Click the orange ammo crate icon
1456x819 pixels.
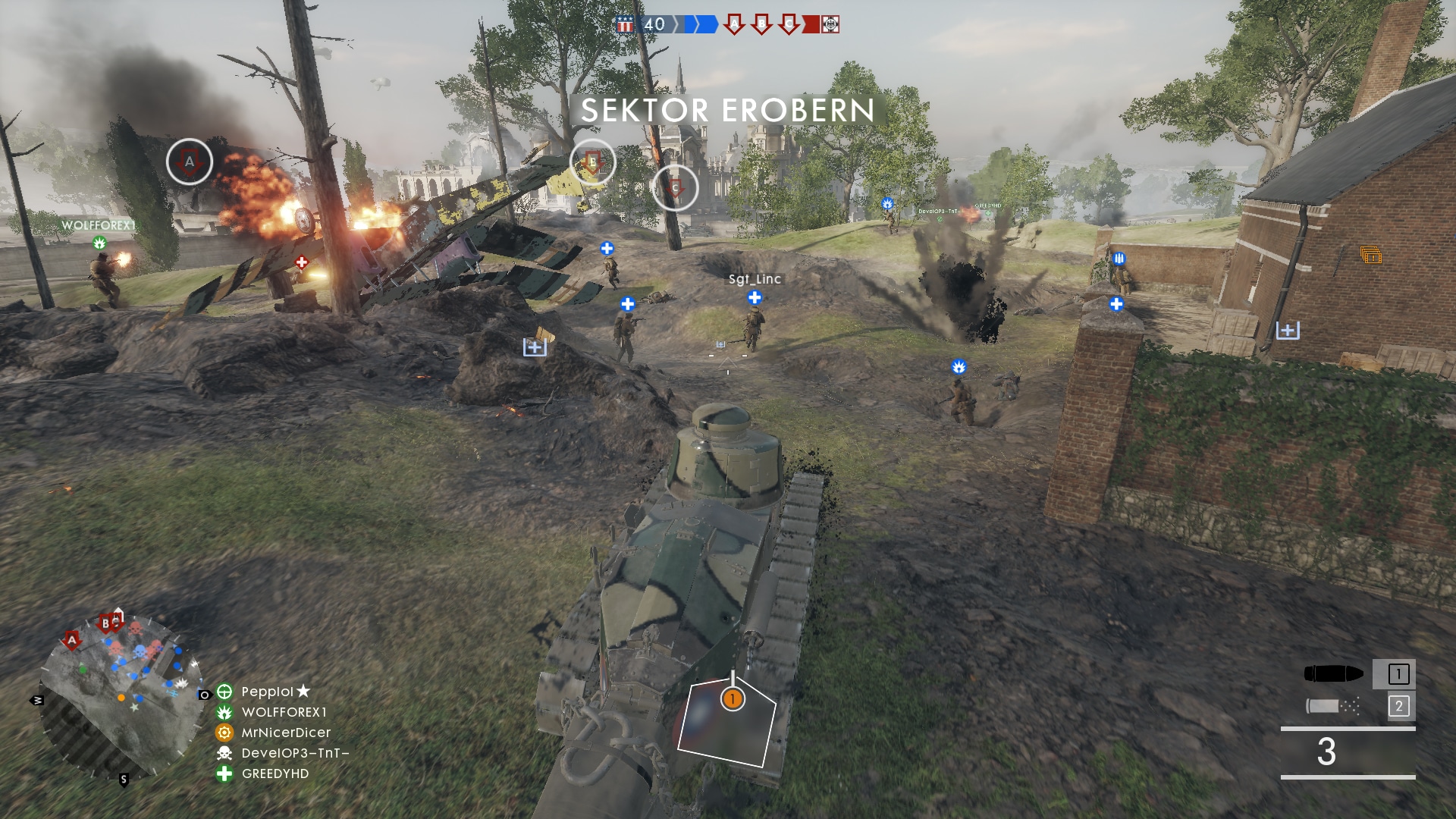(x=1370, y=256)
